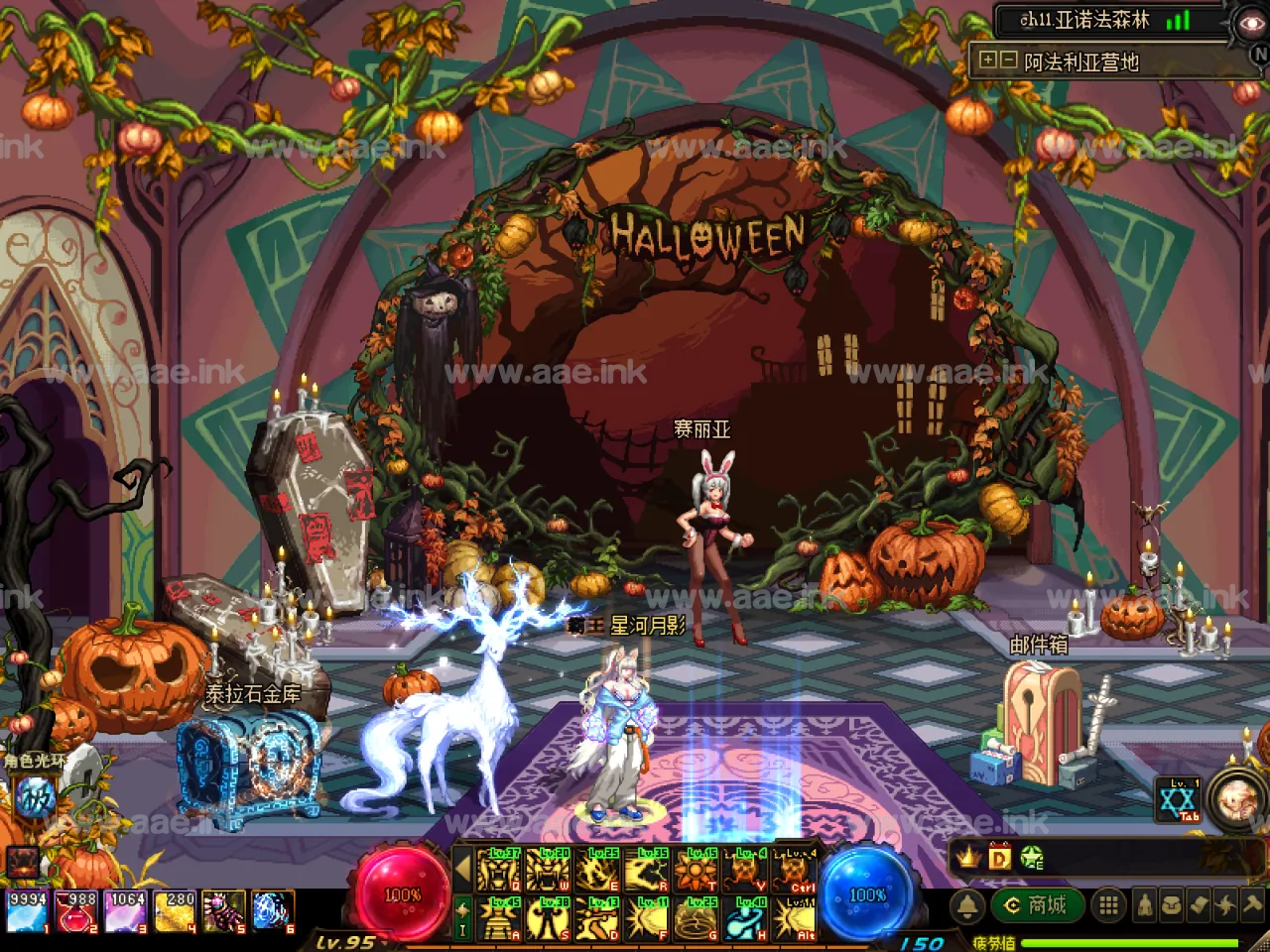Click the minimap minus zoom button
Image resolution: width=1270 pixels, height=952 pixels.
point(1008,59)
